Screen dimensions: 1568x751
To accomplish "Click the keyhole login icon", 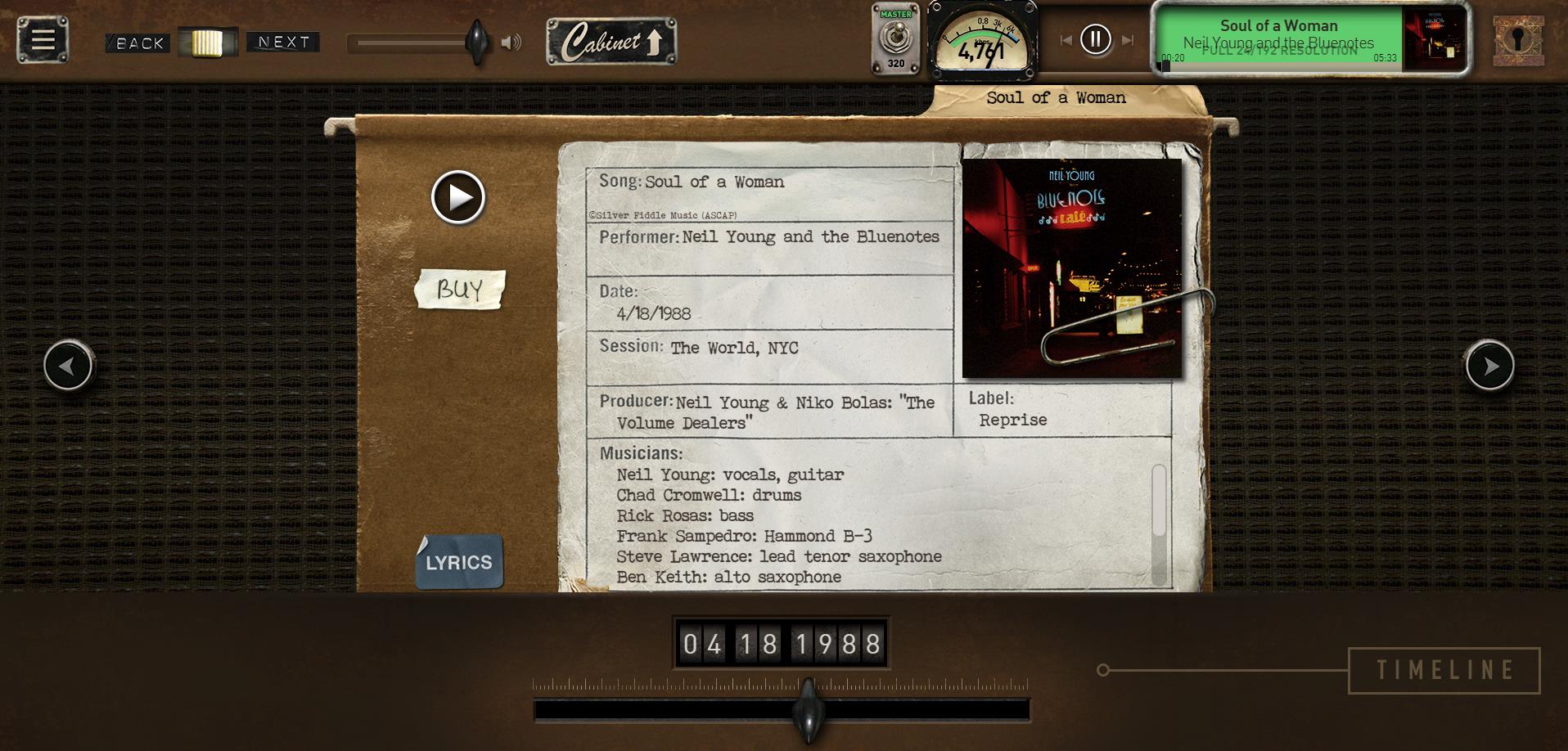I will pyautogui.click(x=1518, y=40).
